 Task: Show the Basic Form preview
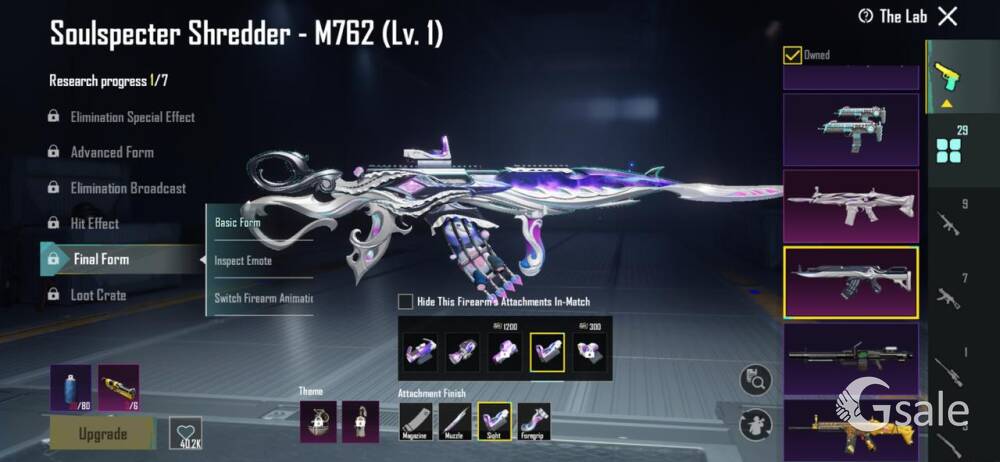coord(238,223)
